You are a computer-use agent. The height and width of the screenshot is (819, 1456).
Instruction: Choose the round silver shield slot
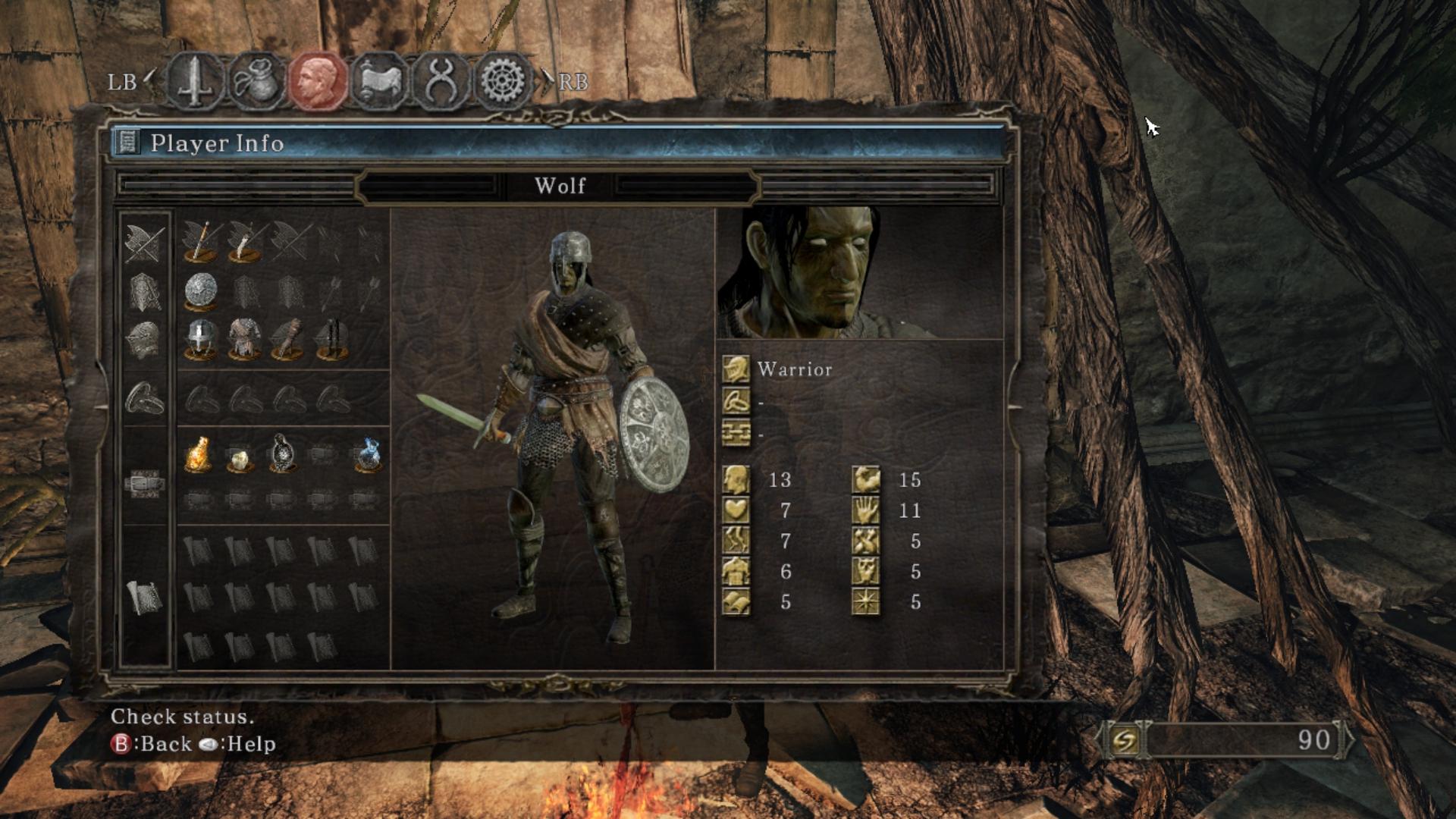(x=201, y=291)
